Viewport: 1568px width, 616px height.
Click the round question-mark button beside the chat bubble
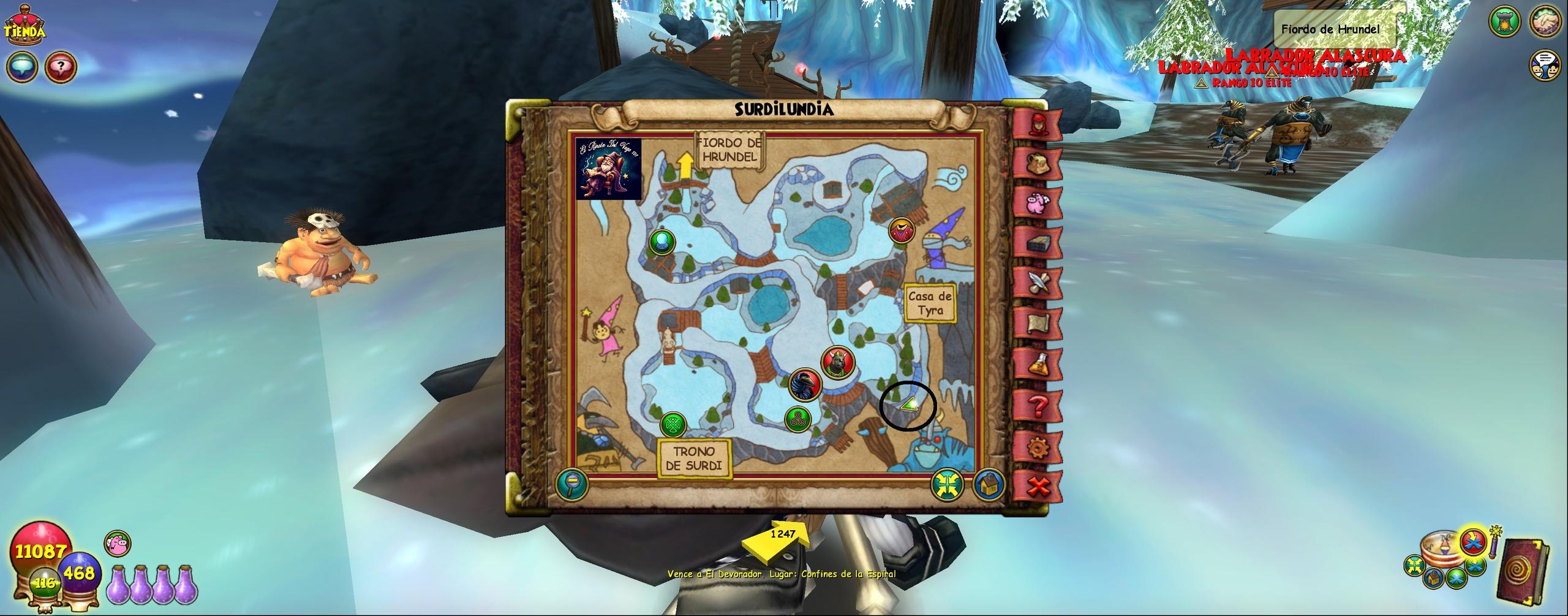(60, 66)
